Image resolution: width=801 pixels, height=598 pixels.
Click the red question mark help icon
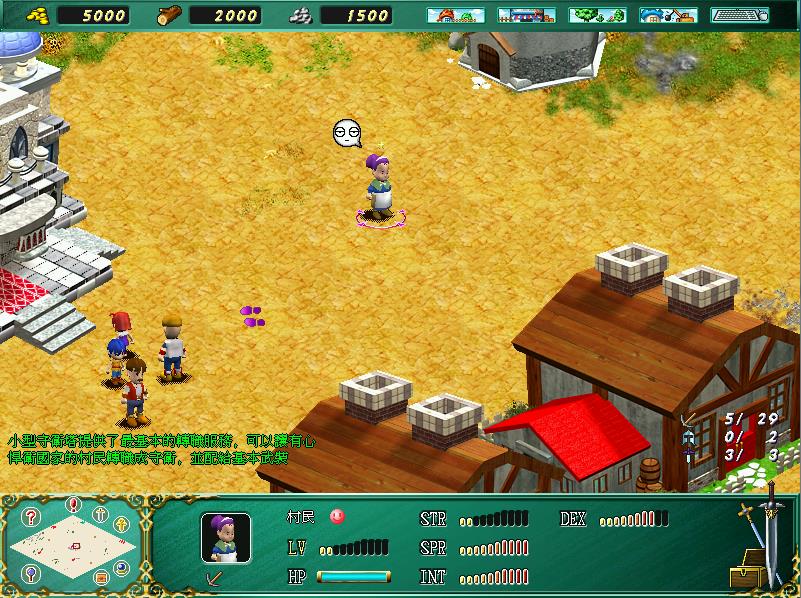click(x=32, y=517)
